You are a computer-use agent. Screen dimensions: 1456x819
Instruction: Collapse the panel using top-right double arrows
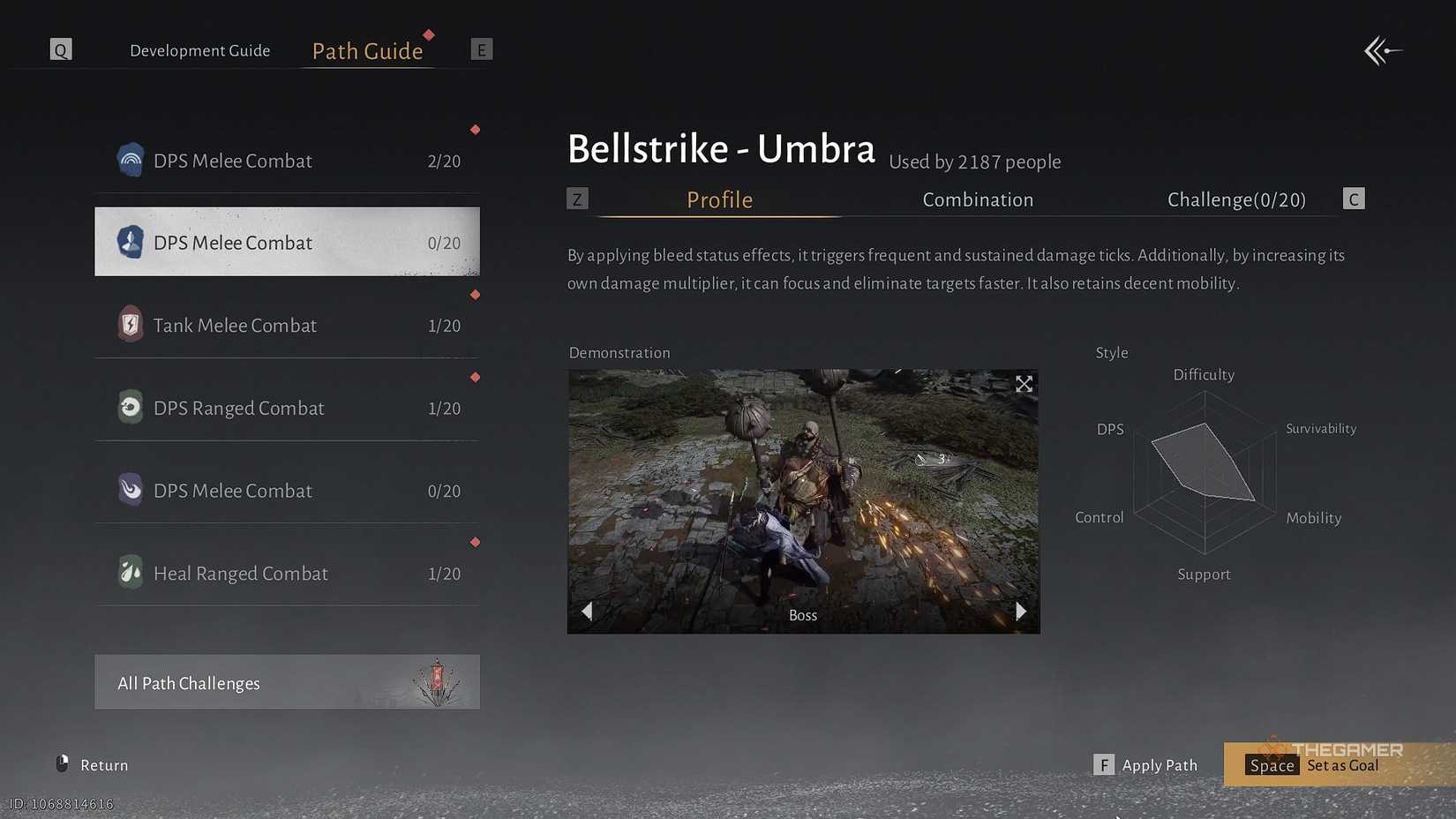pyautogui.click(x=1383, y=50)
